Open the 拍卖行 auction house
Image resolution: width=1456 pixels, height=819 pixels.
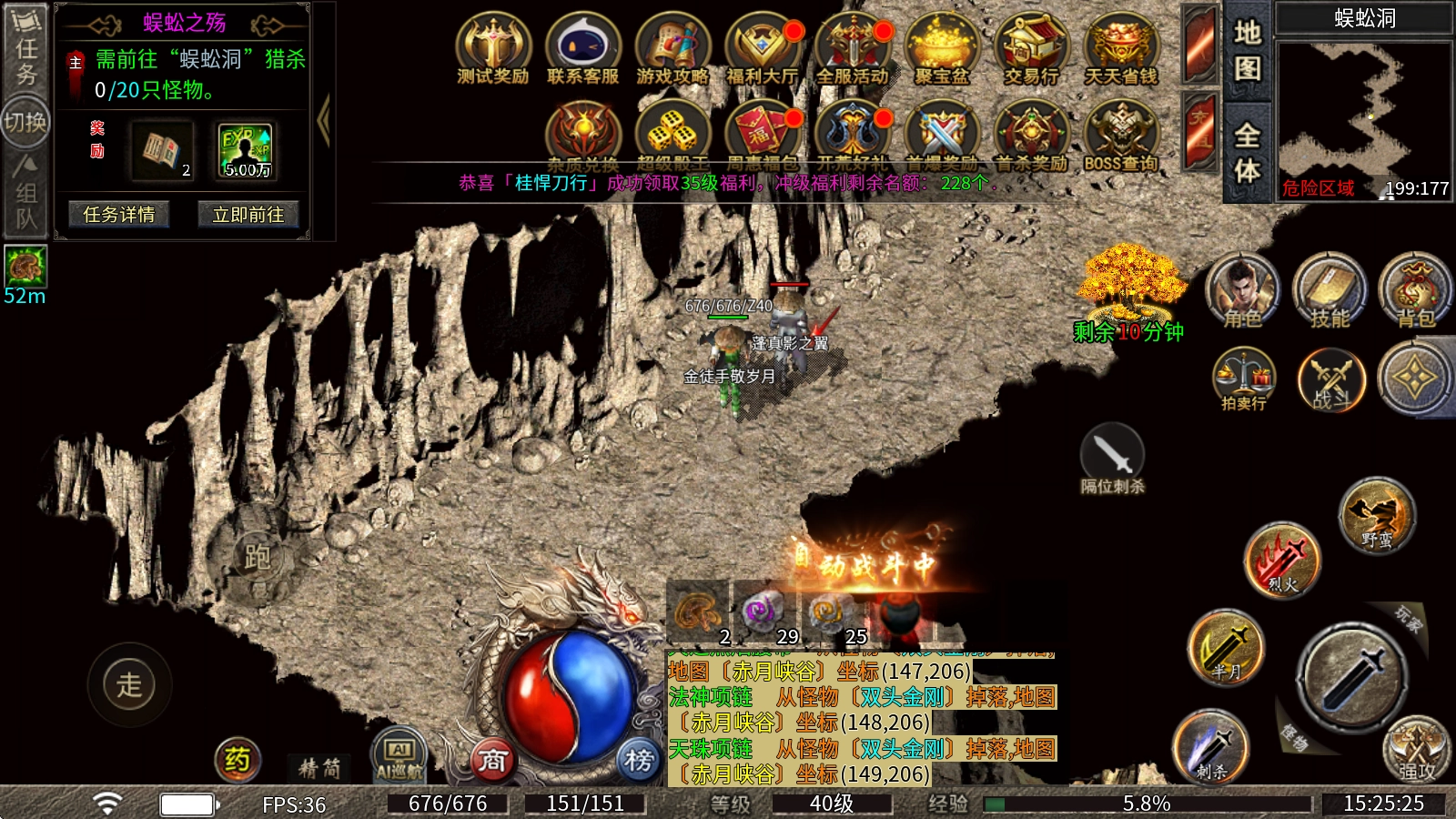(1244, 378)
